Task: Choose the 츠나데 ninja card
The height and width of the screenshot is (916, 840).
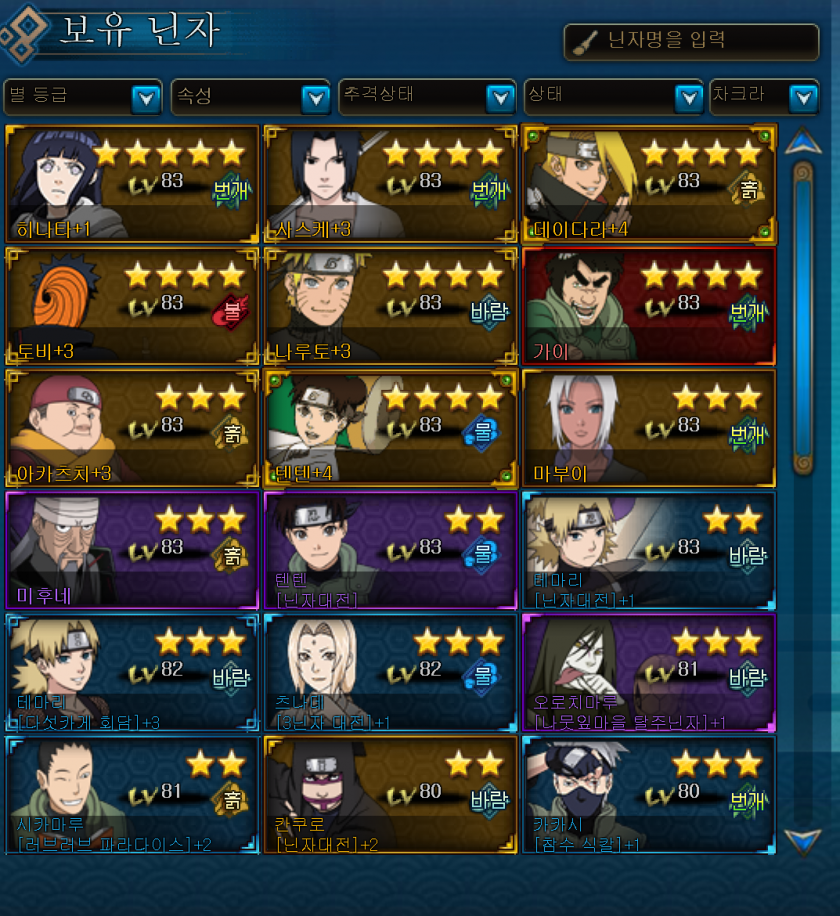Action: point(390,673)
